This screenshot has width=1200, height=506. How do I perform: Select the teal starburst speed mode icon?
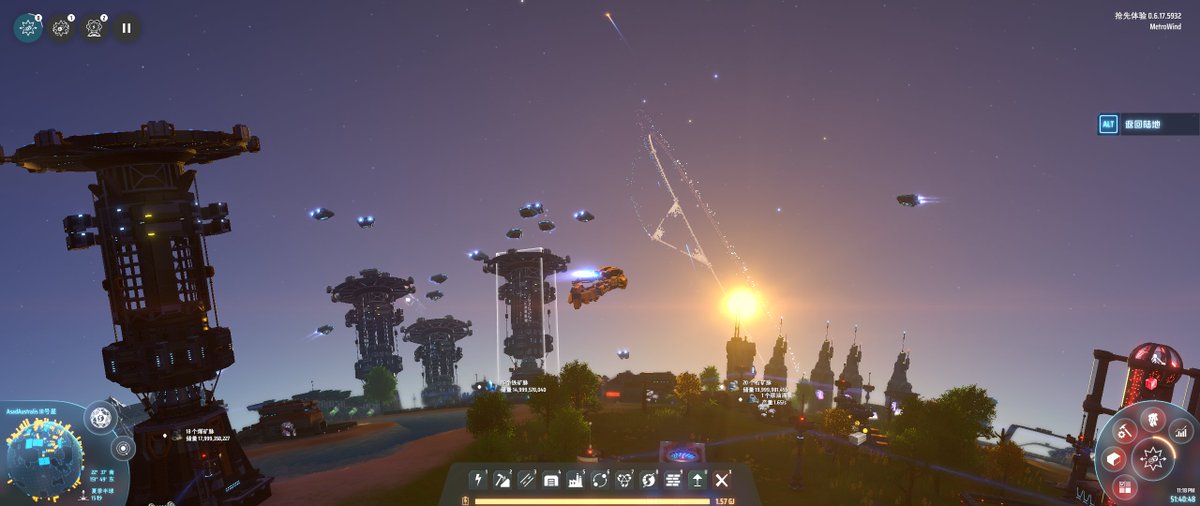tap(28, 28)
